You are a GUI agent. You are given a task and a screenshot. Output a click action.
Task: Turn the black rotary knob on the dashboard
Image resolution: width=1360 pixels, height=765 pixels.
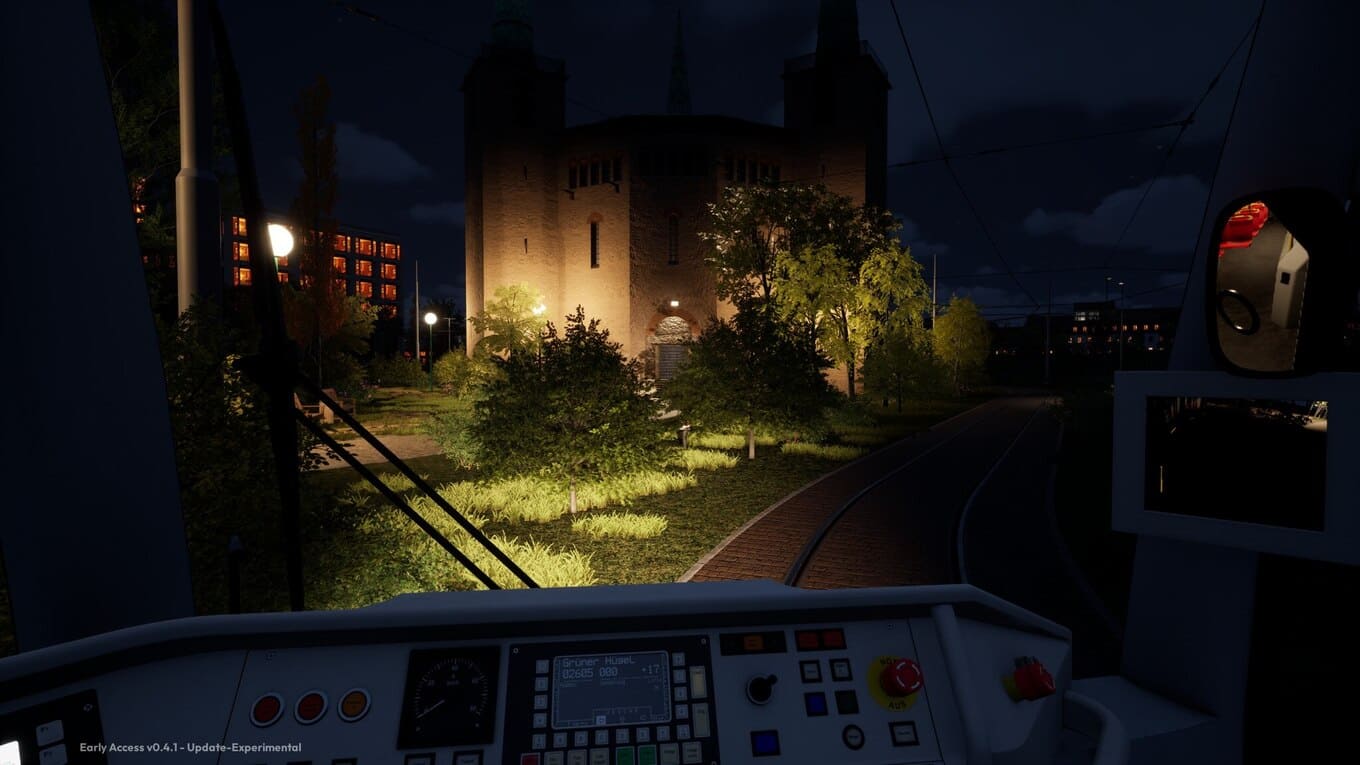[762, 687]
